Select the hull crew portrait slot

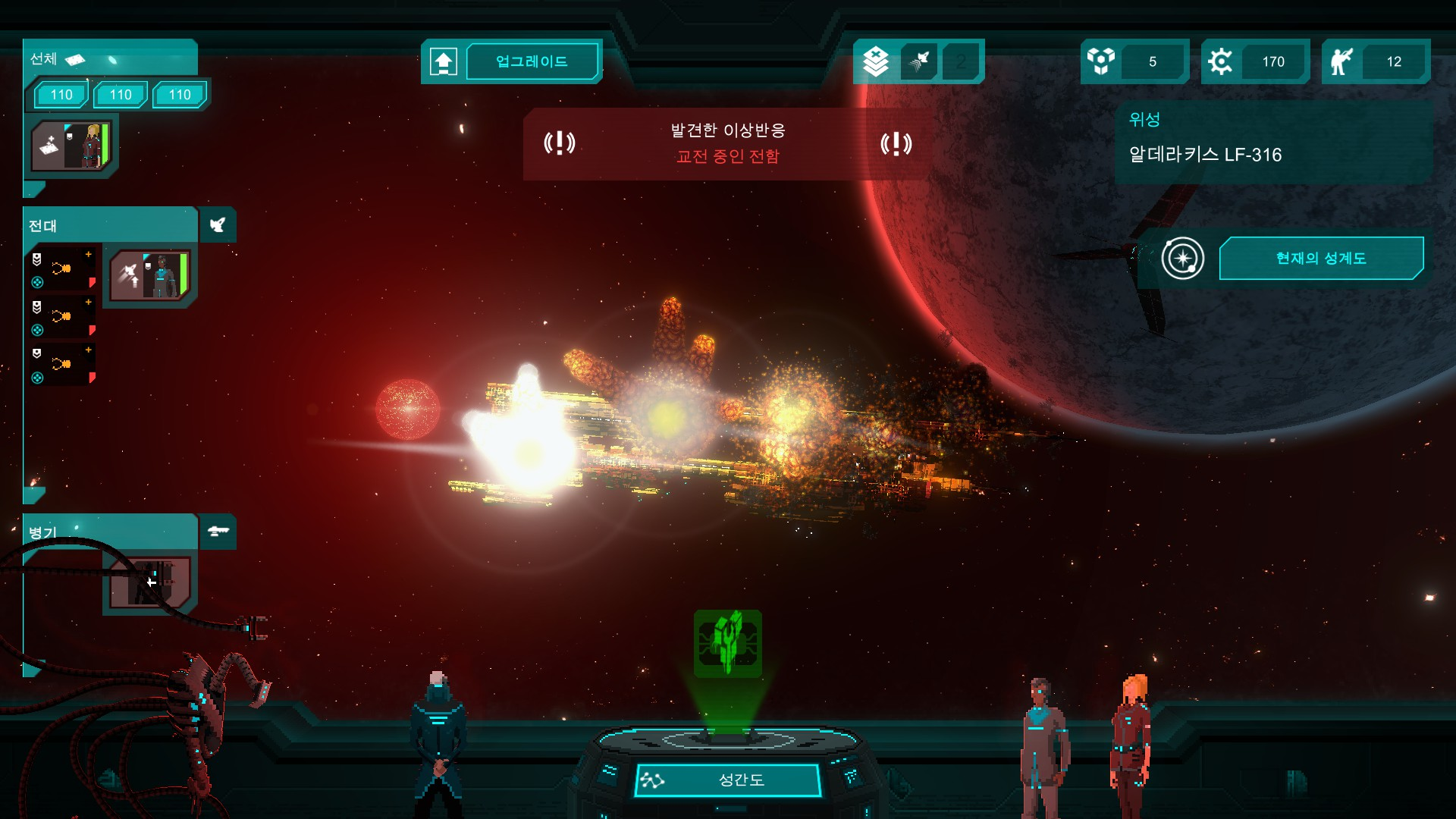[x=72, y=146]
